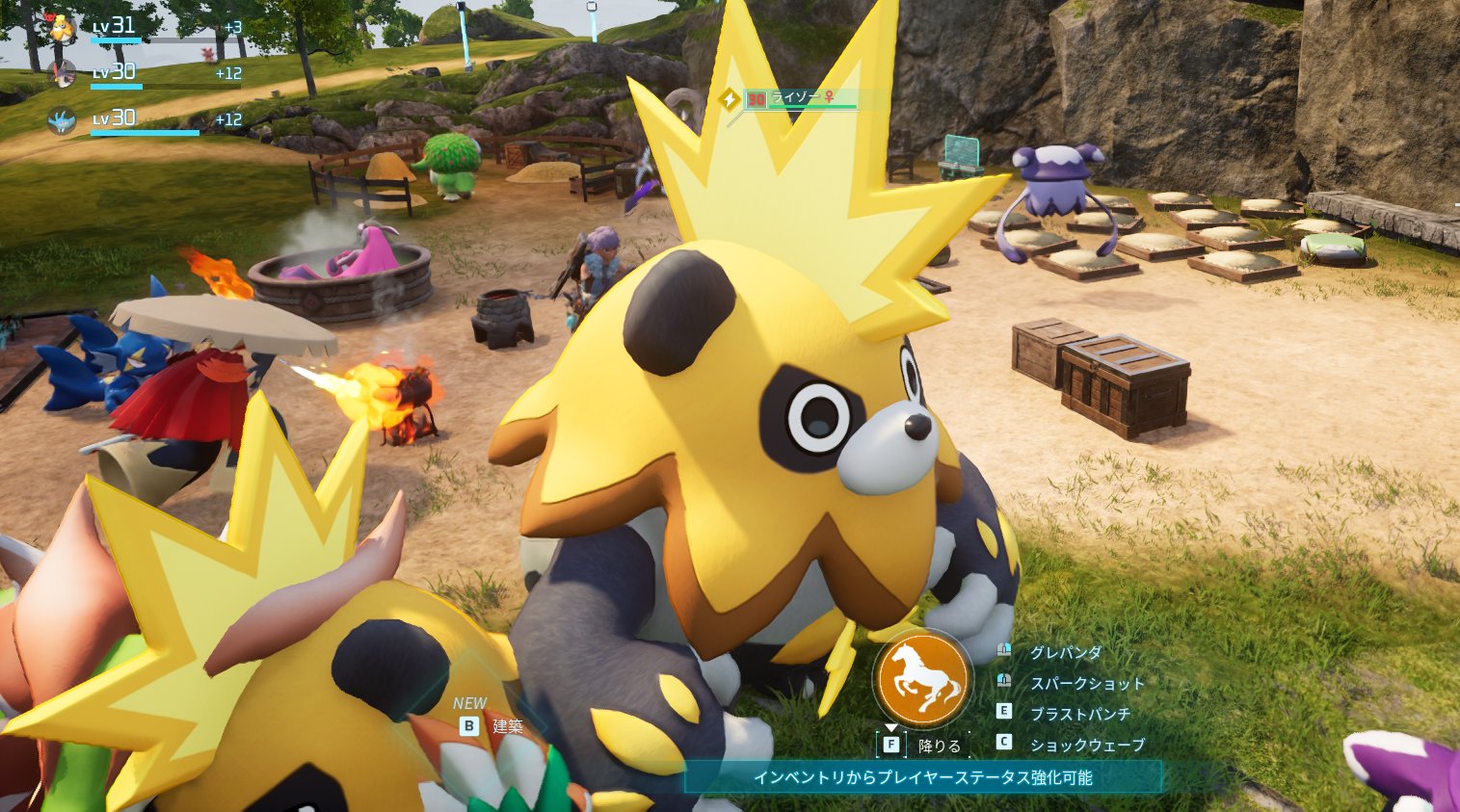
Task: Select the blue Lv30 party pal portrait
Action: (x=63, y=120)
